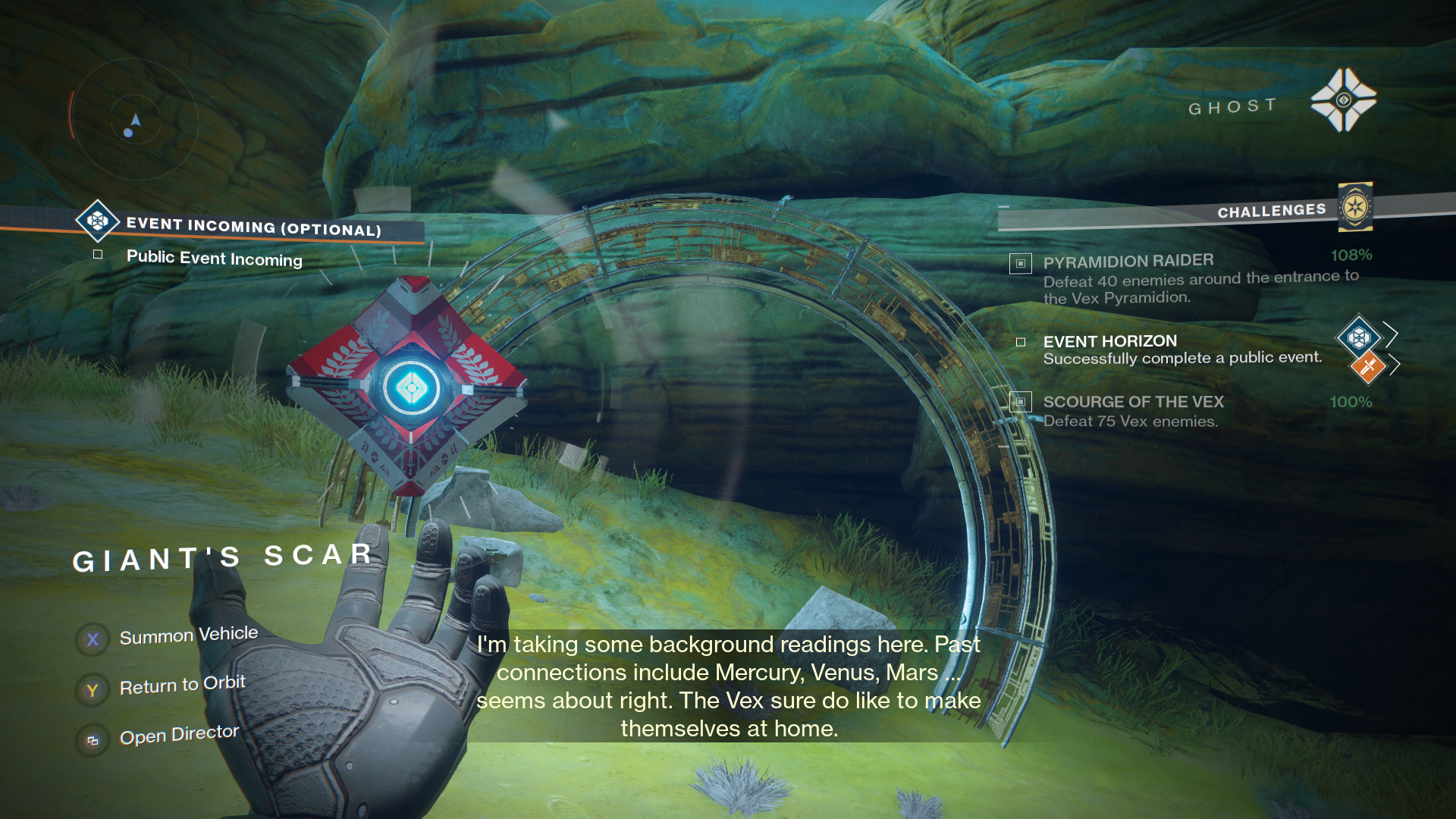Select the Scourge of the Vex challenge
Screen dimensions: 1456x819
pyautogui.click(x=1133, y=402)
